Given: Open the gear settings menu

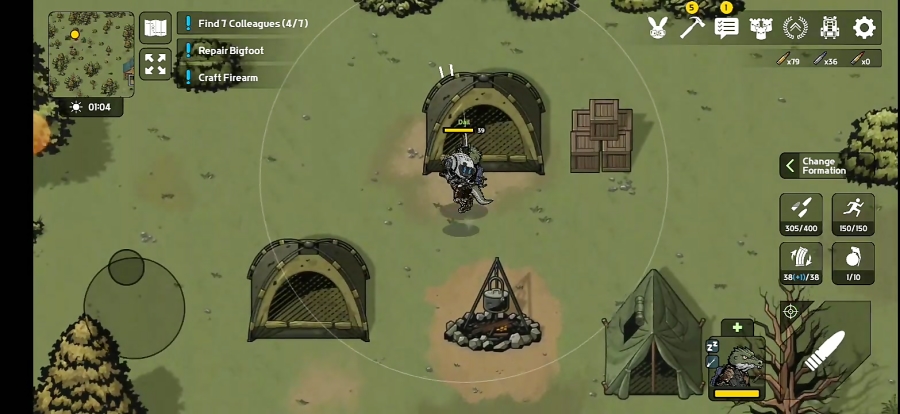Looking at the screenshot, I should 865,28.
